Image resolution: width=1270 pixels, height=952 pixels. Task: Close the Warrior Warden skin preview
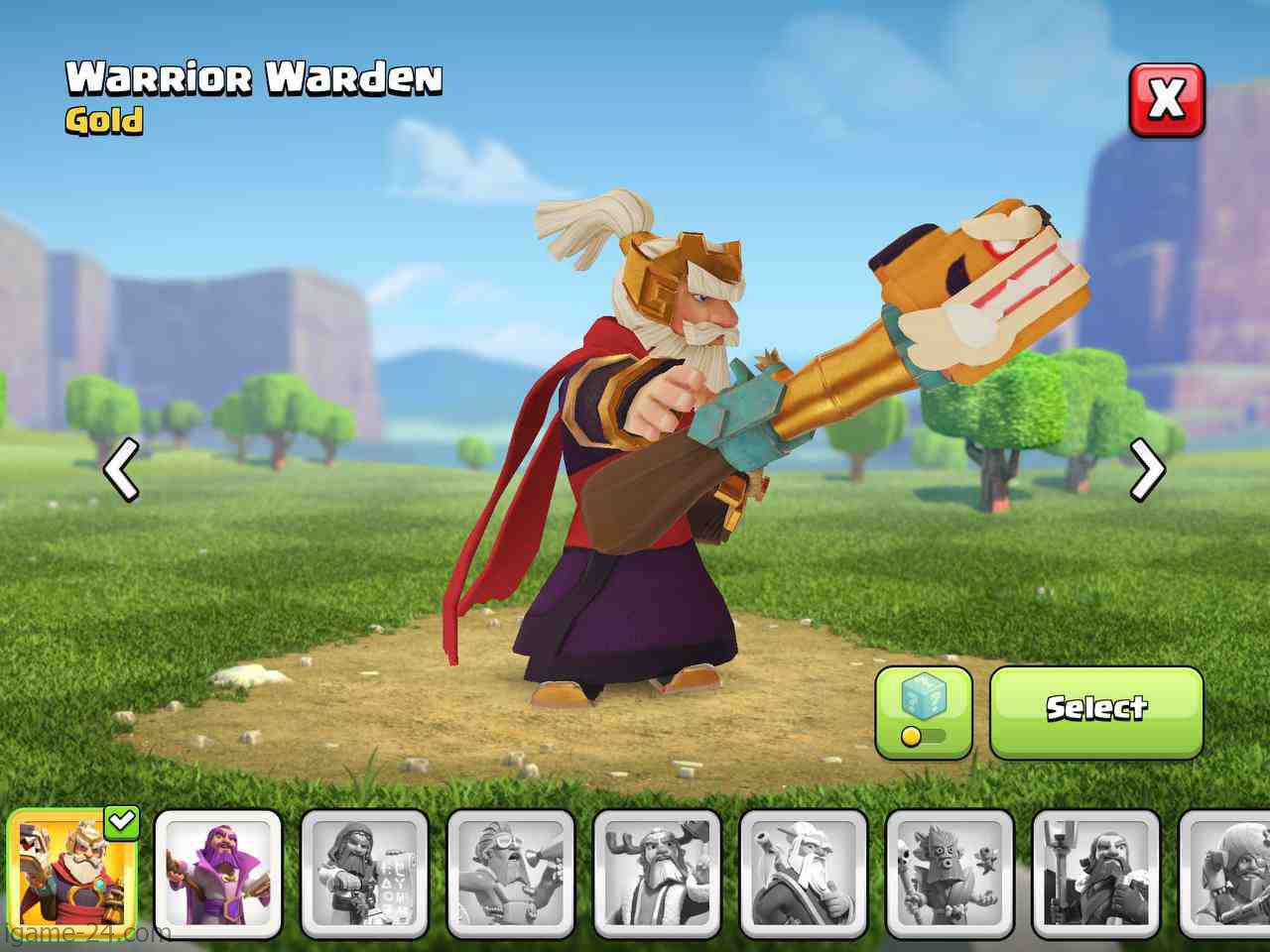[x=1167, y=100]
